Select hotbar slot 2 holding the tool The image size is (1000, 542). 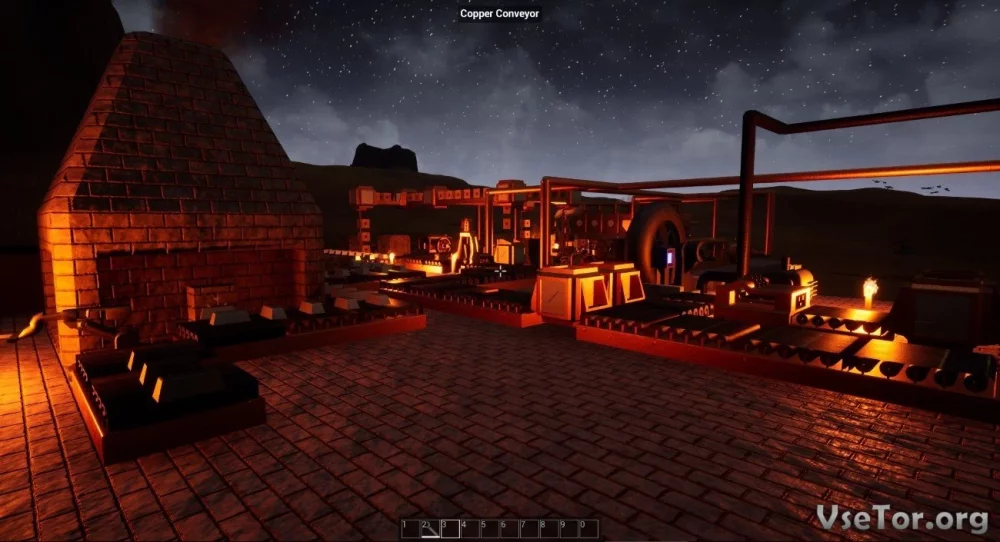tap(430, 528)
